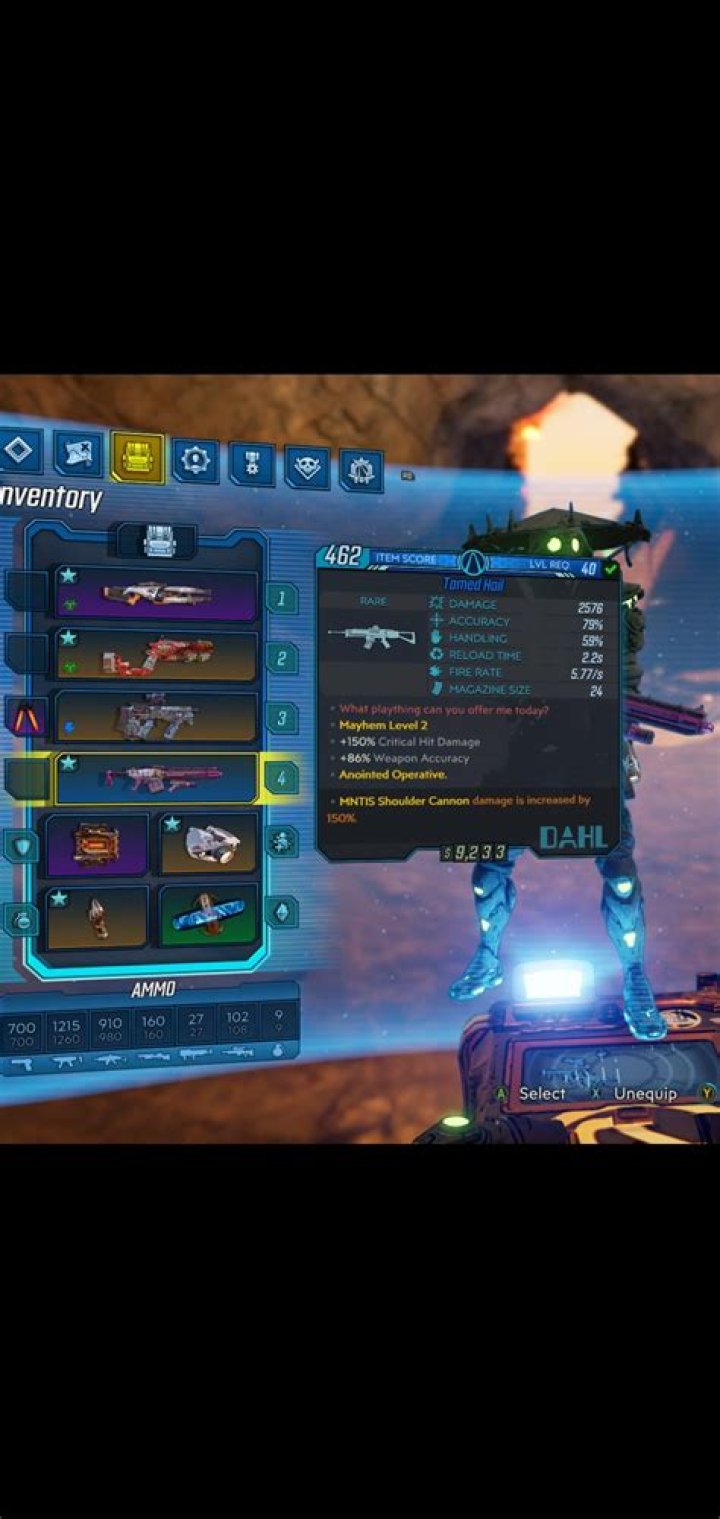Choose the gray rifle in slot 3
Screen dimensions: 720x1519
tap(157, 716)
